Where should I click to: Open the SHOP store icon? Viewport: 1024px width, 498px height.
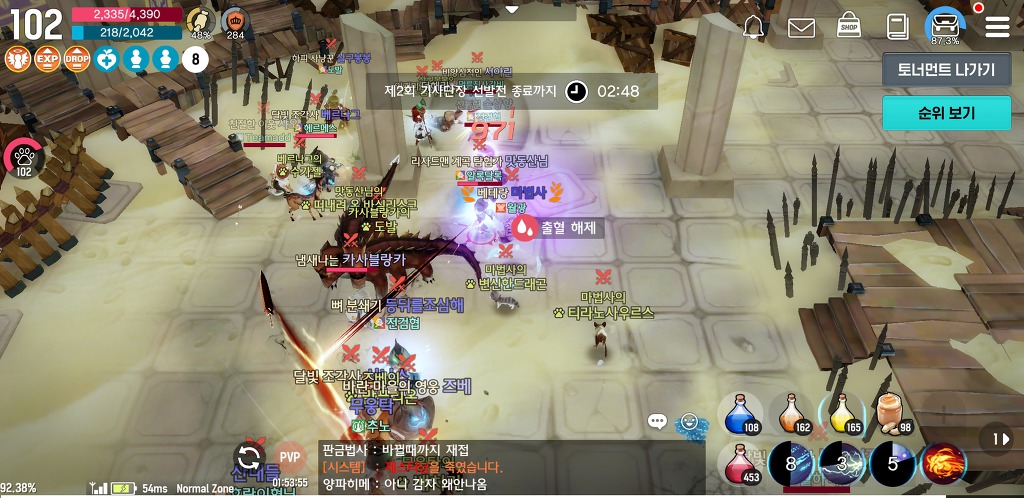coord(849,26)
